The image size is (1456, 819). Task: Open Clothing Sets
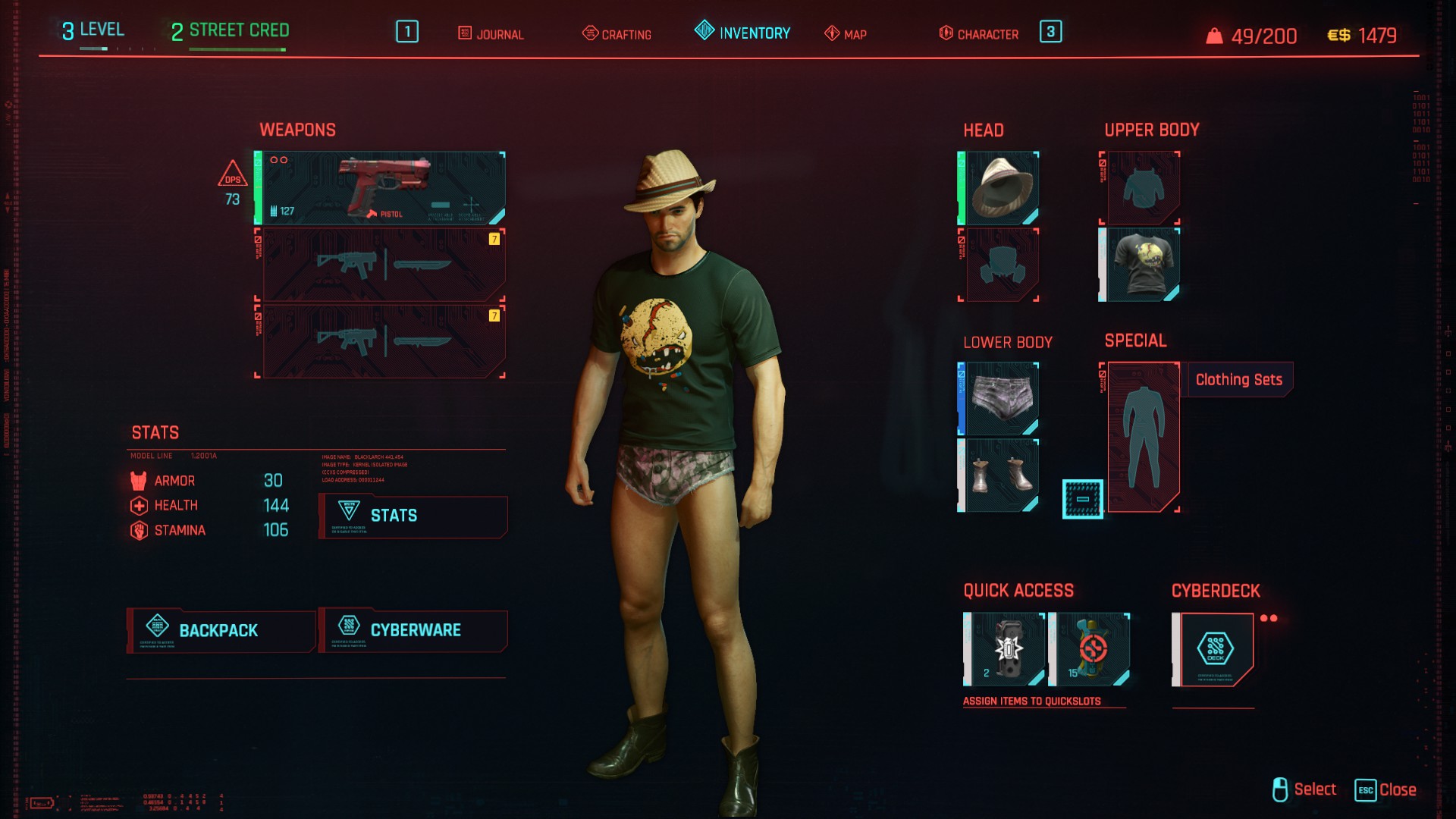point(1239,380)
